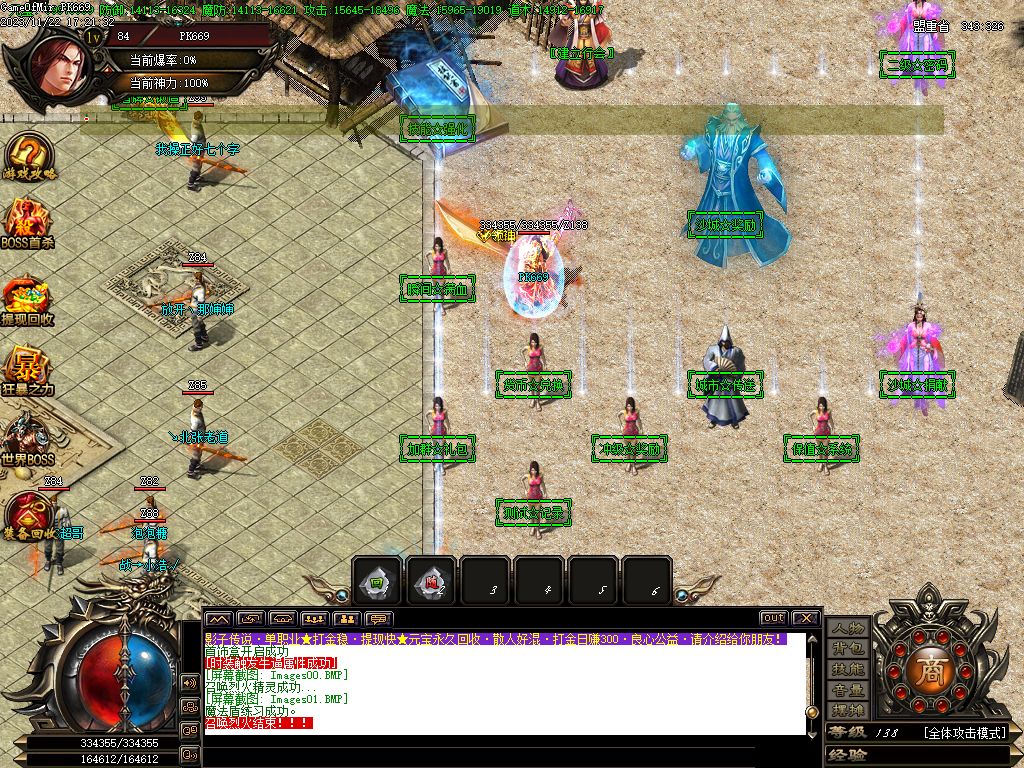Open the 人物 character panel
This screenshot has height=768, width=1024.
point(848,629)
